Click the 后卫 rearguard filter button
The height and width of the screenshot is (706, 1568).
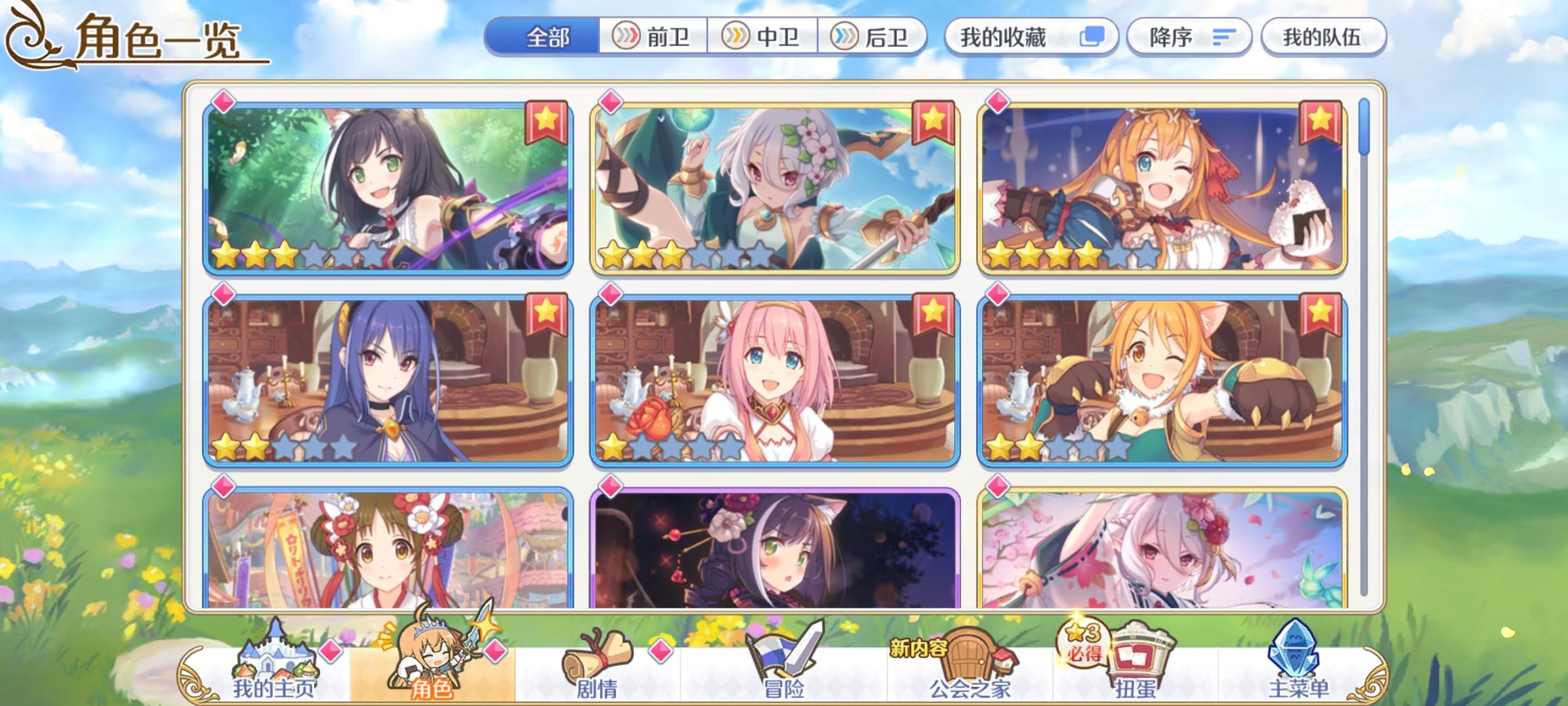pos(874,37)
